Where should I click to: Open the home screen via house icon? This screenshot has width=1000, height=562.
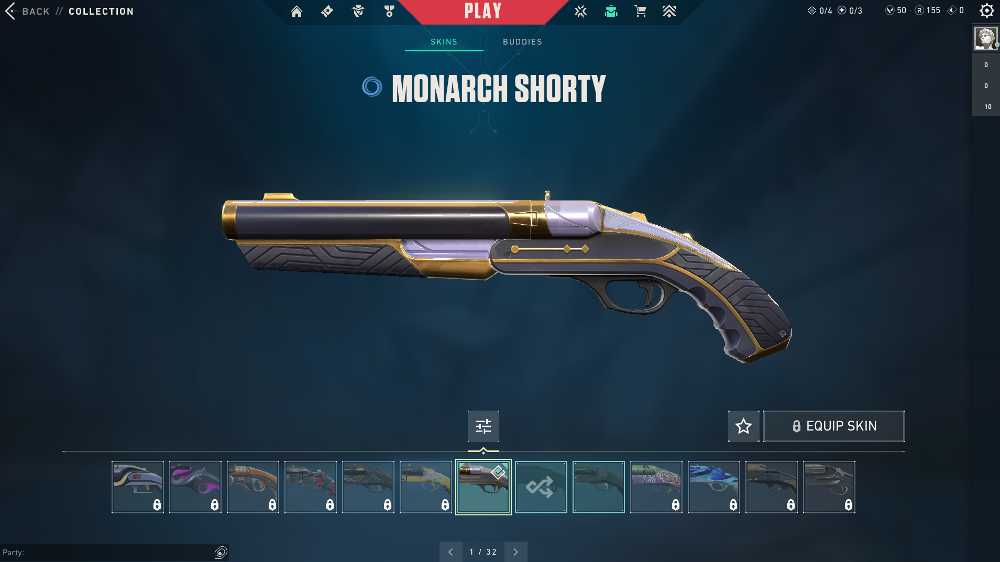click(x=296, y=11)
